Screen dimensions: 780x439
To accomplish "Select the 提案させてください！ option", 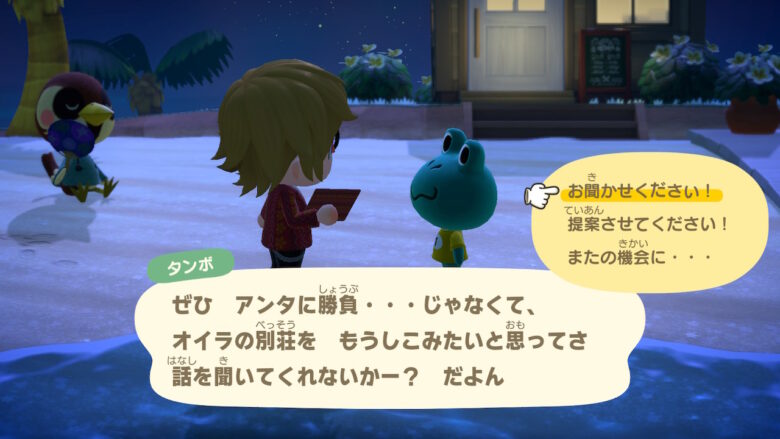I will pyautogui.click(x=648, y=225).
